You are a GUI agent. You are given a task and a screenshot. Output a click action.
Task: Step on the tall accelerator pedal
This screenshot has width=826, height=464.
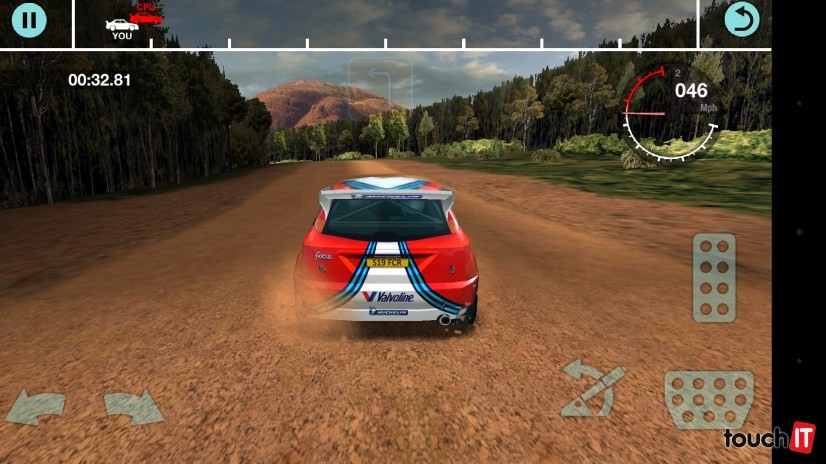pos(714,278)
